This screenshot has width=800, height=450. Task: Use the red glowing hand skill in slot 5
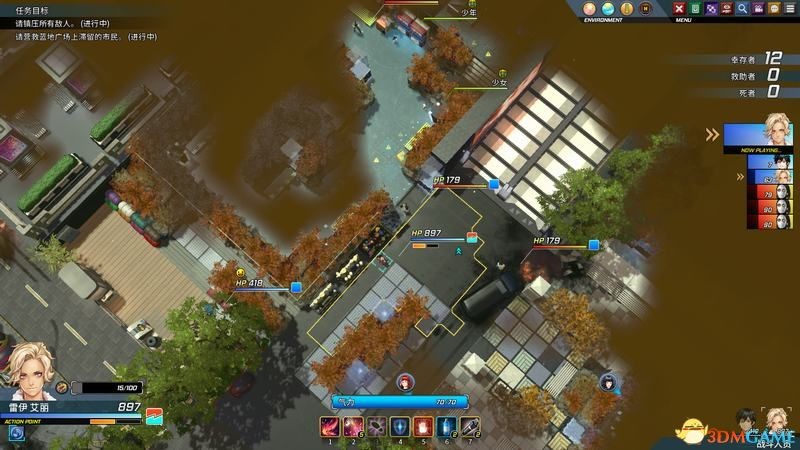[x=423, y=427]
